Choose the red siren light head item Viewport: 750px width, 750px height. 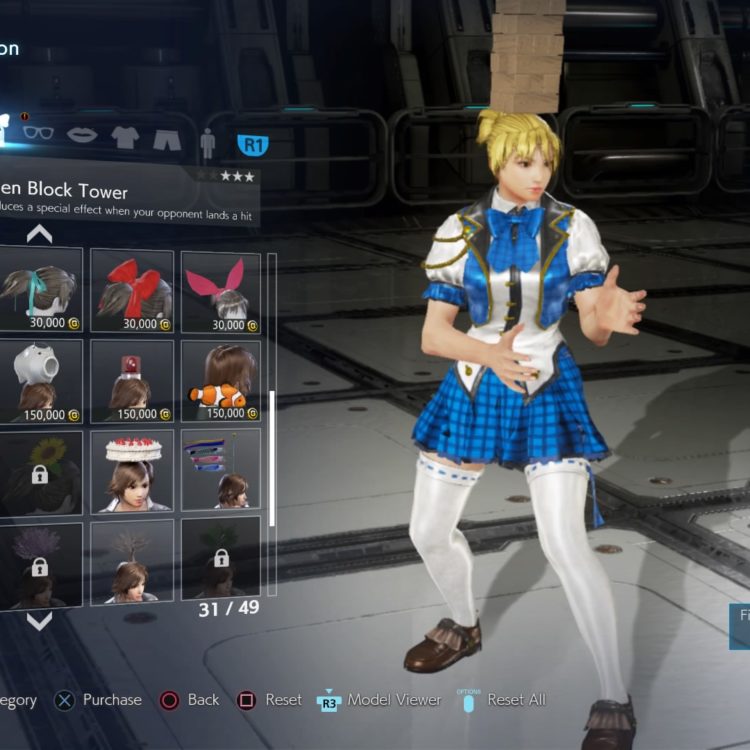click(132, 380)
